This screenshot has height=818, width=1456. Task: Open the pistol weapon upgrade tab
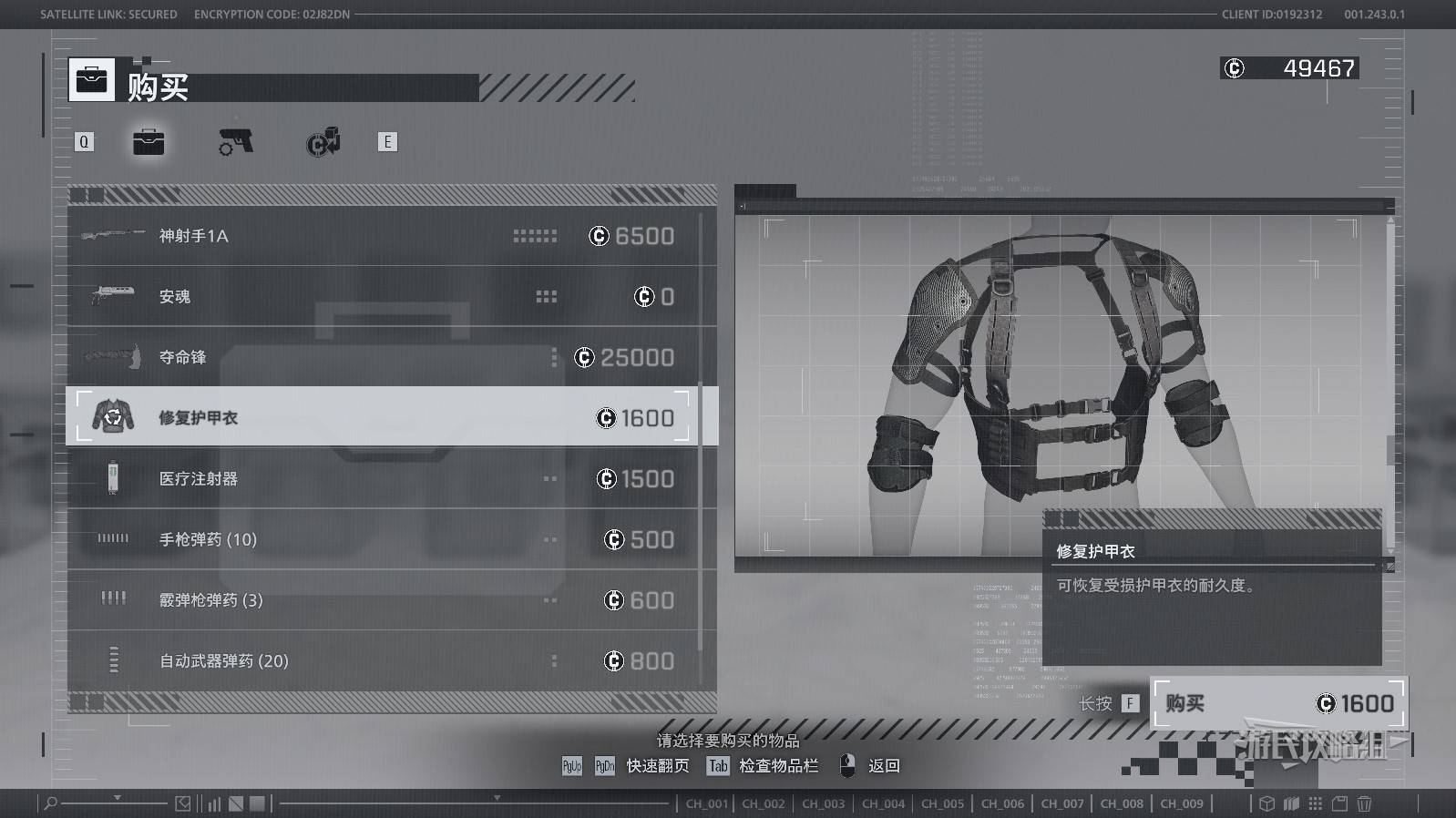[x=236, y=142]
